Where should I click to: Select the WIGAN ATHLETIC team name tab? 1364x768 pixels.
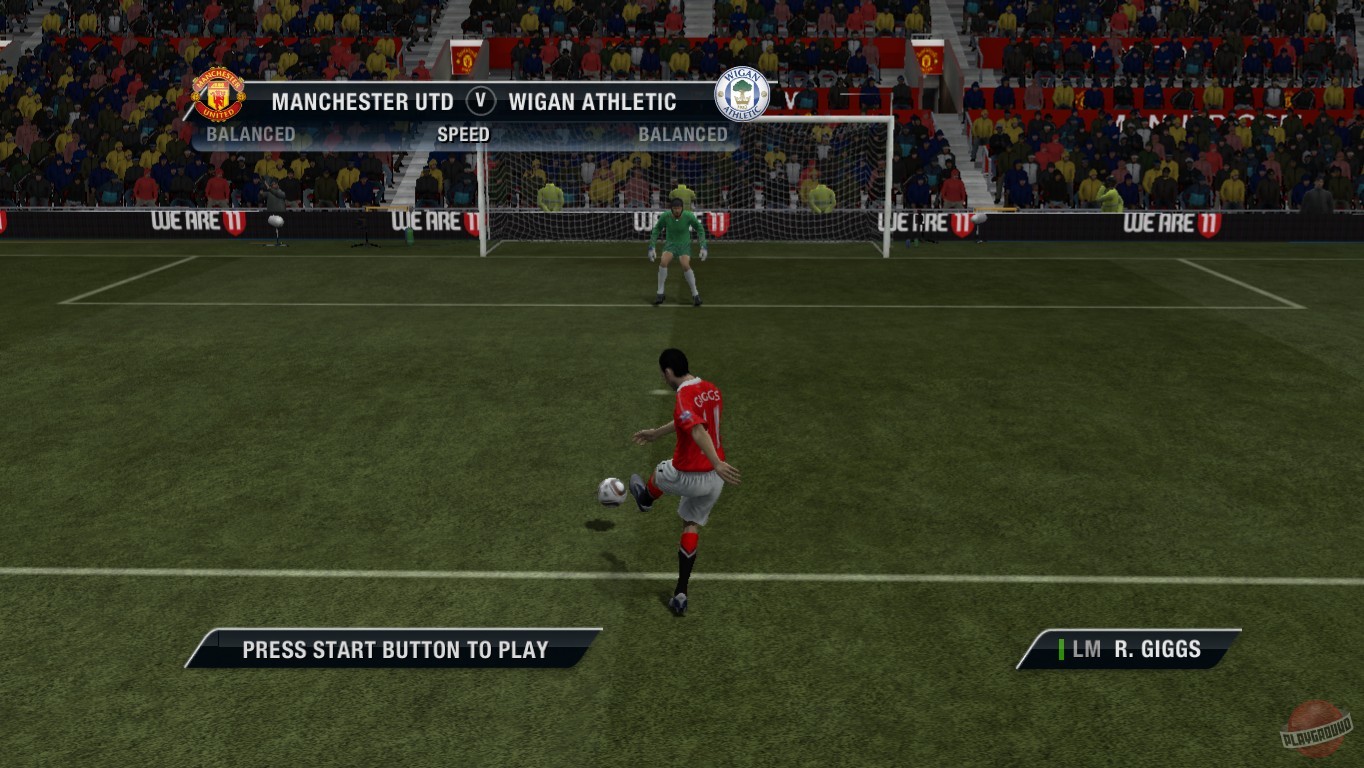coord(591,101)
